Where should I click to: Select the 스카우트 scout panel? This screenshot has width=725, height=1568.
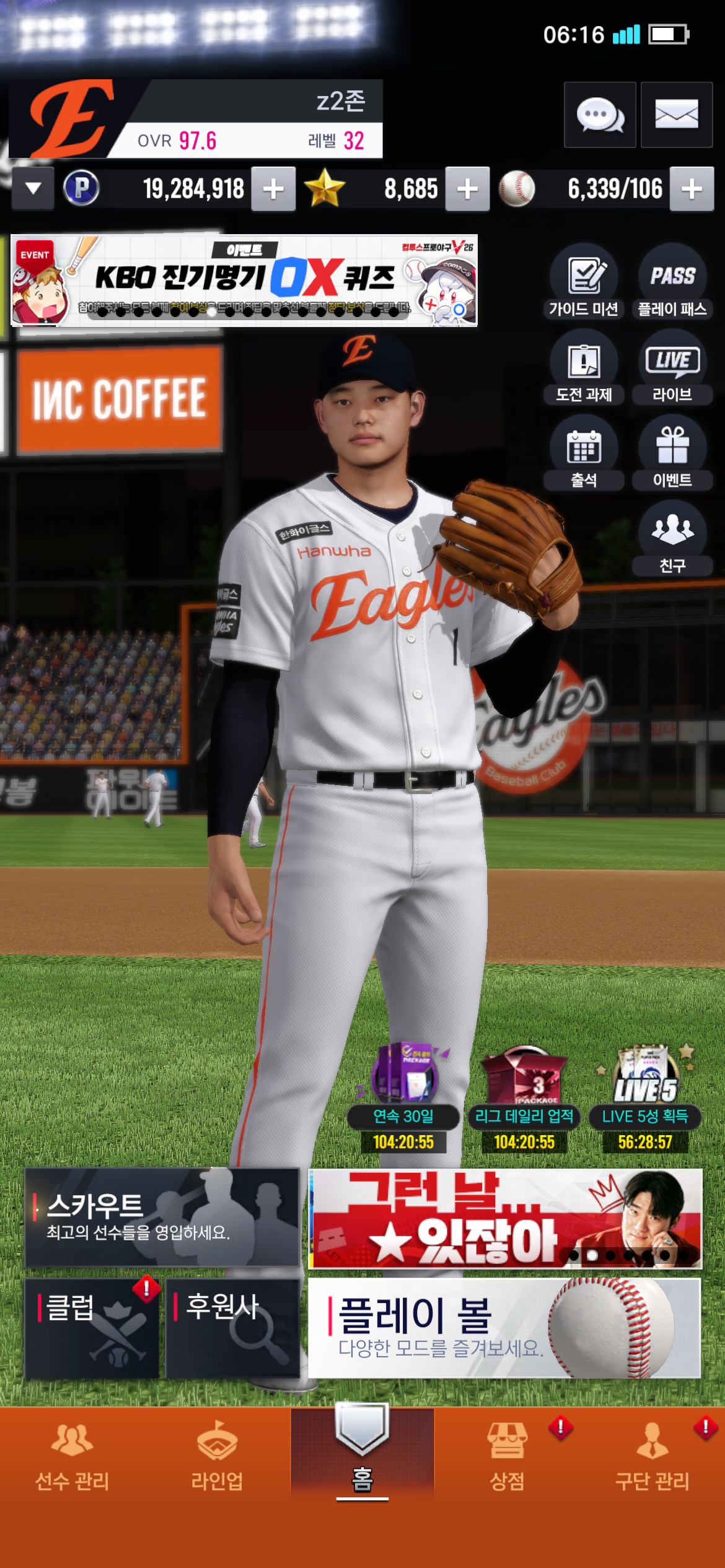coord(162,1217)
